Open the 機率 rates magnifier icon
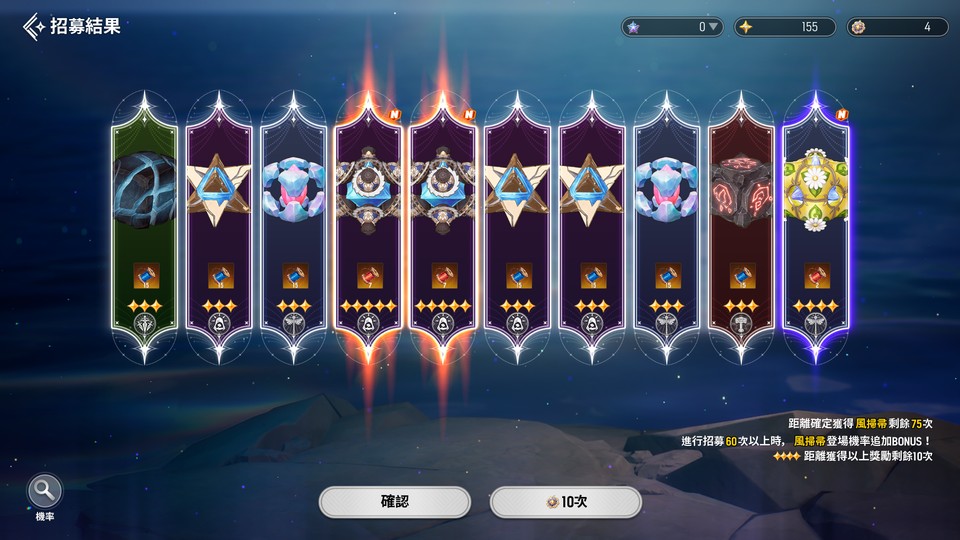 45,492
